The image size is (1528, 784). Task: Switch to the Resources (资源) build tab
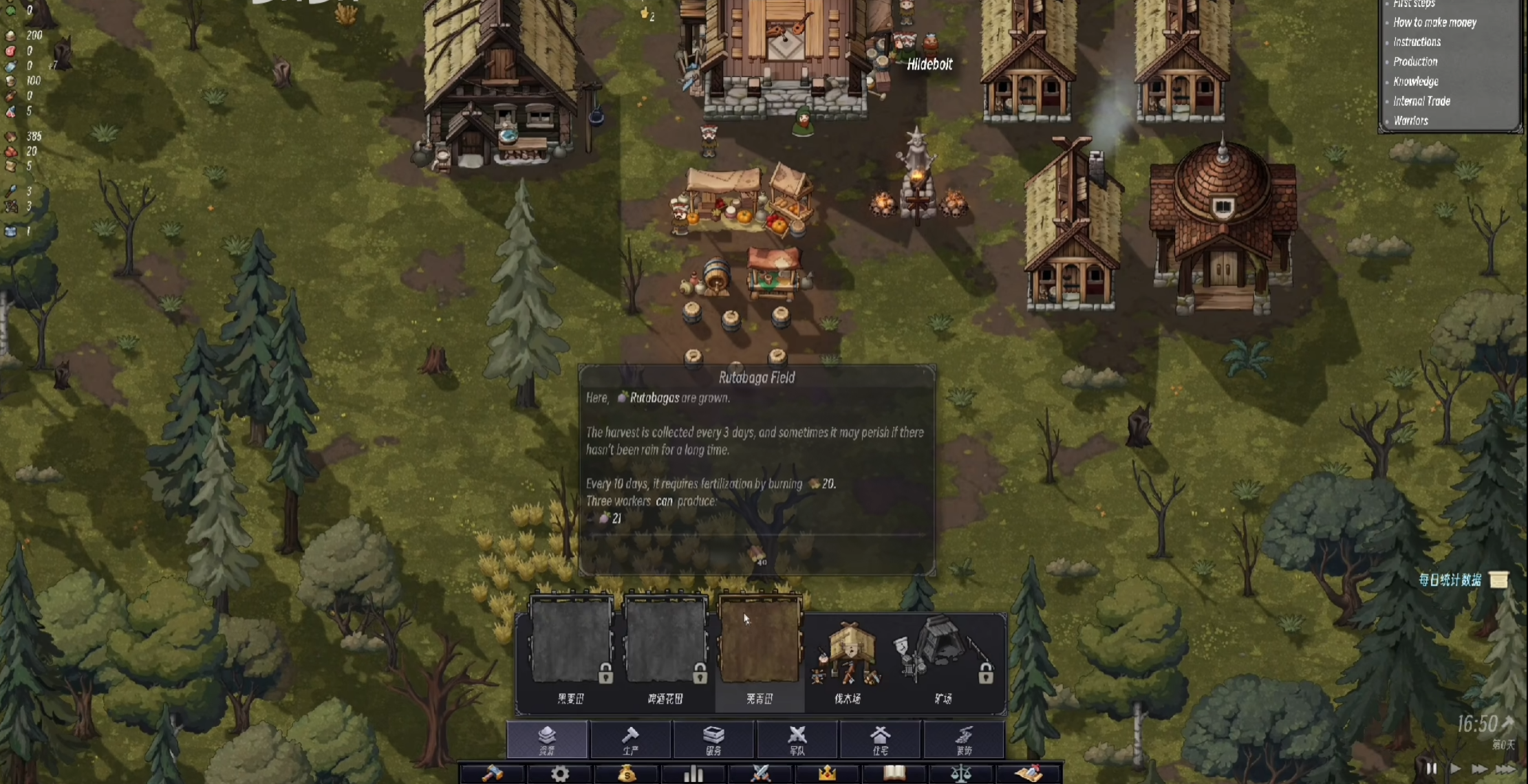click(x=547, y=739)
